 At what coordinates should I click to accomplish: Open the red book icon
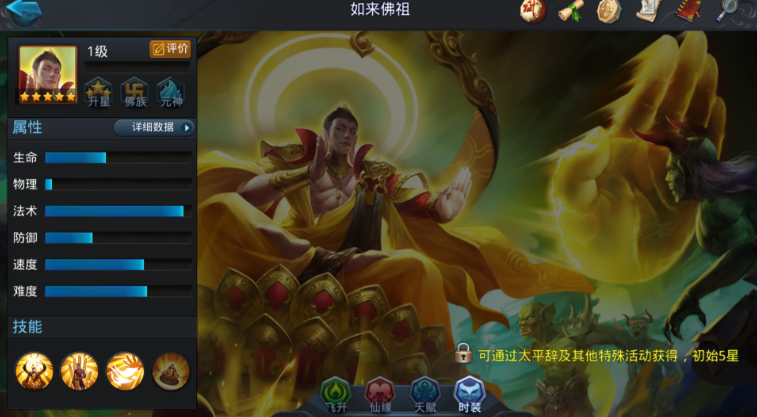[x=688, y=12]
